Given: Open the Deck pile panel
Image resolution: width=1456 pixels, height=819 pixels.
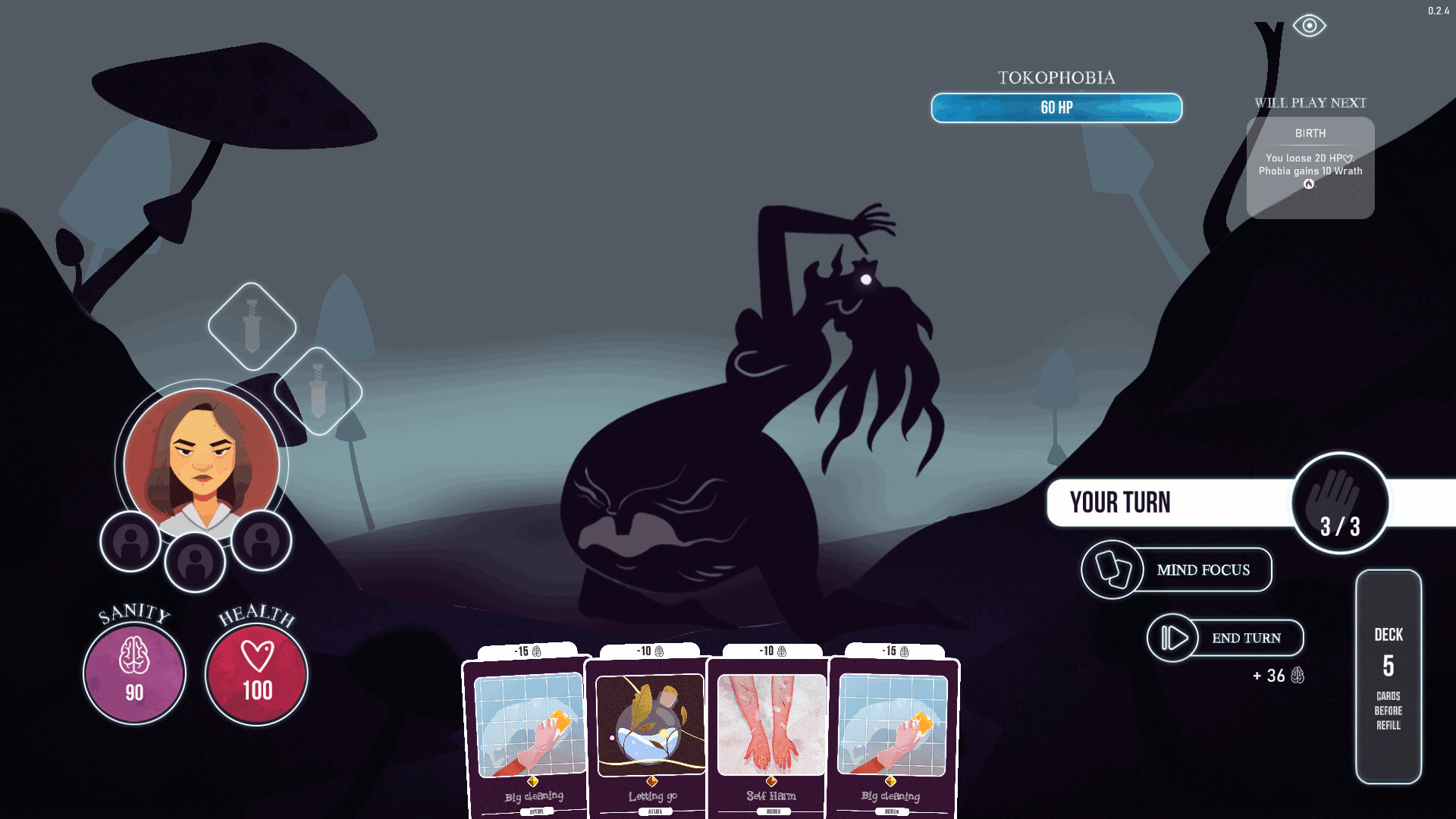Looking at the screenshot, I should pyautogui.click(x=1388, y=676).
